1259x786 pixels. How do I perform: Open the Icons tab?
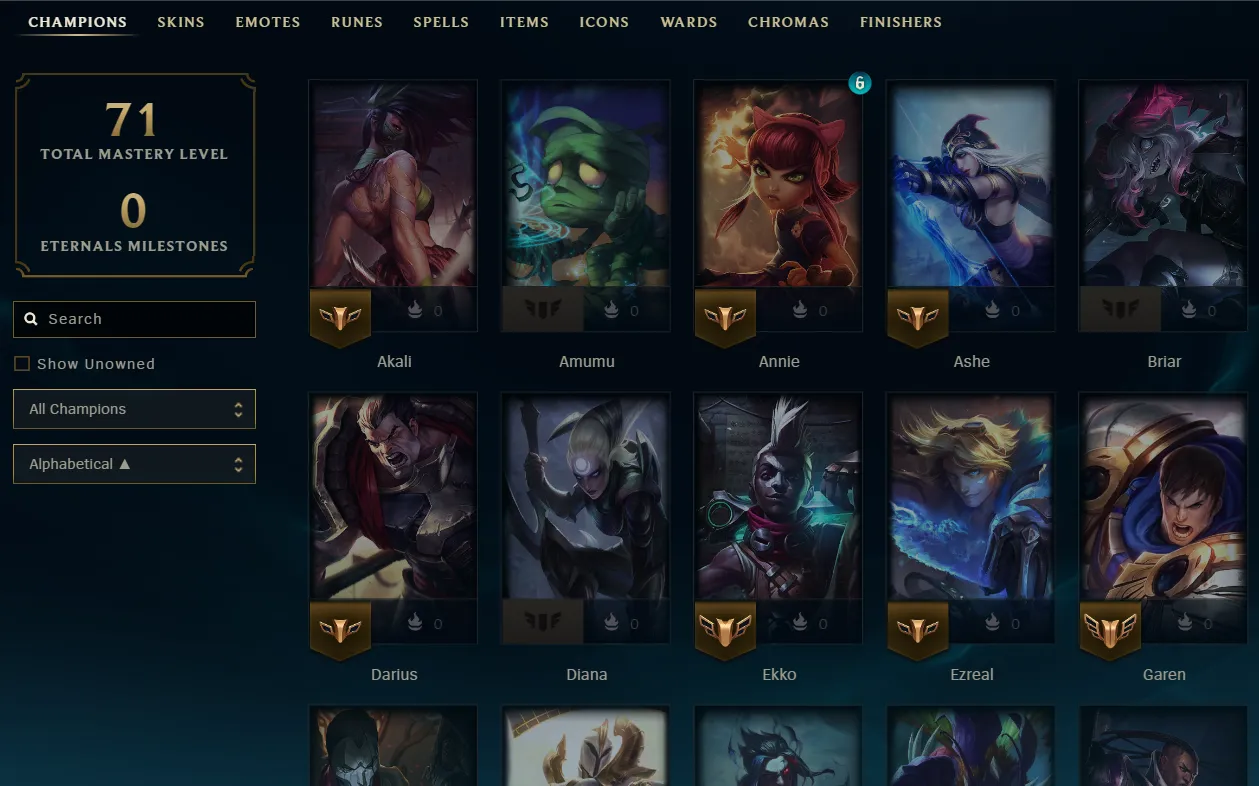[604, 22]
